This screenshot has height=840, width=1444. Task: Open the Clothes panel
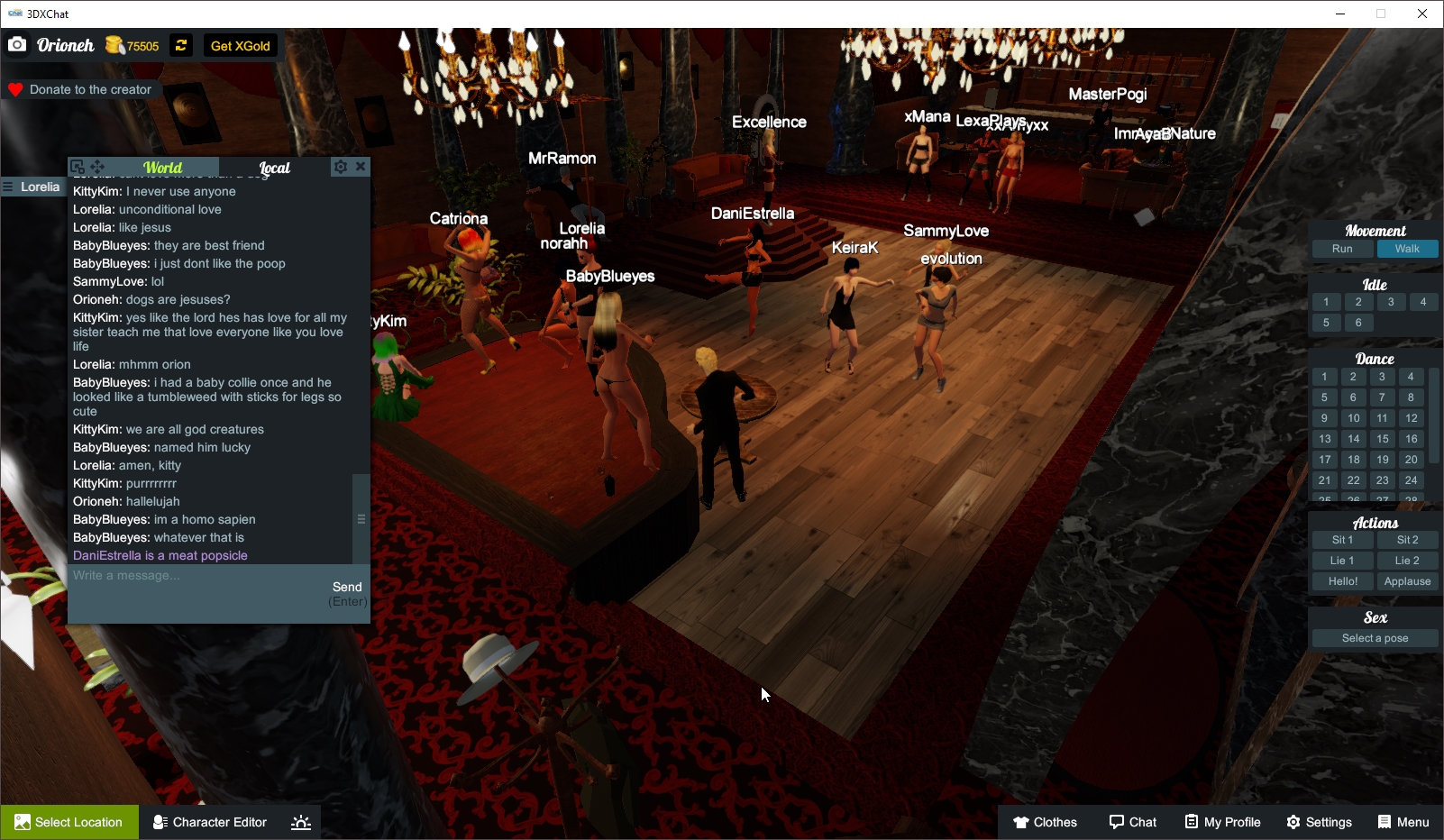(1045, 821)
